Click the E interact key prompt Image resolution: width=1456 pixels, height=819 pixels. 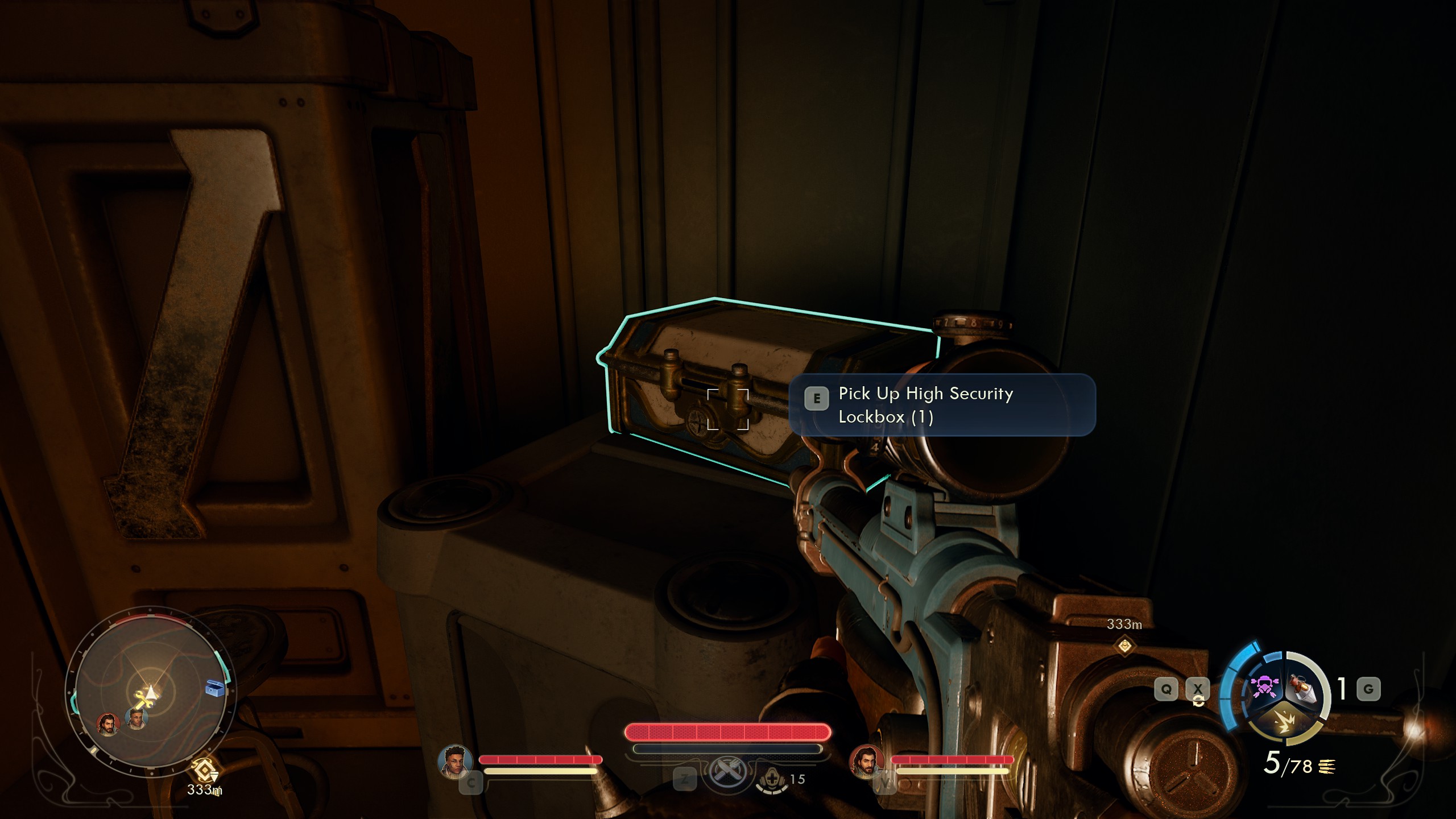click(817, 399)
